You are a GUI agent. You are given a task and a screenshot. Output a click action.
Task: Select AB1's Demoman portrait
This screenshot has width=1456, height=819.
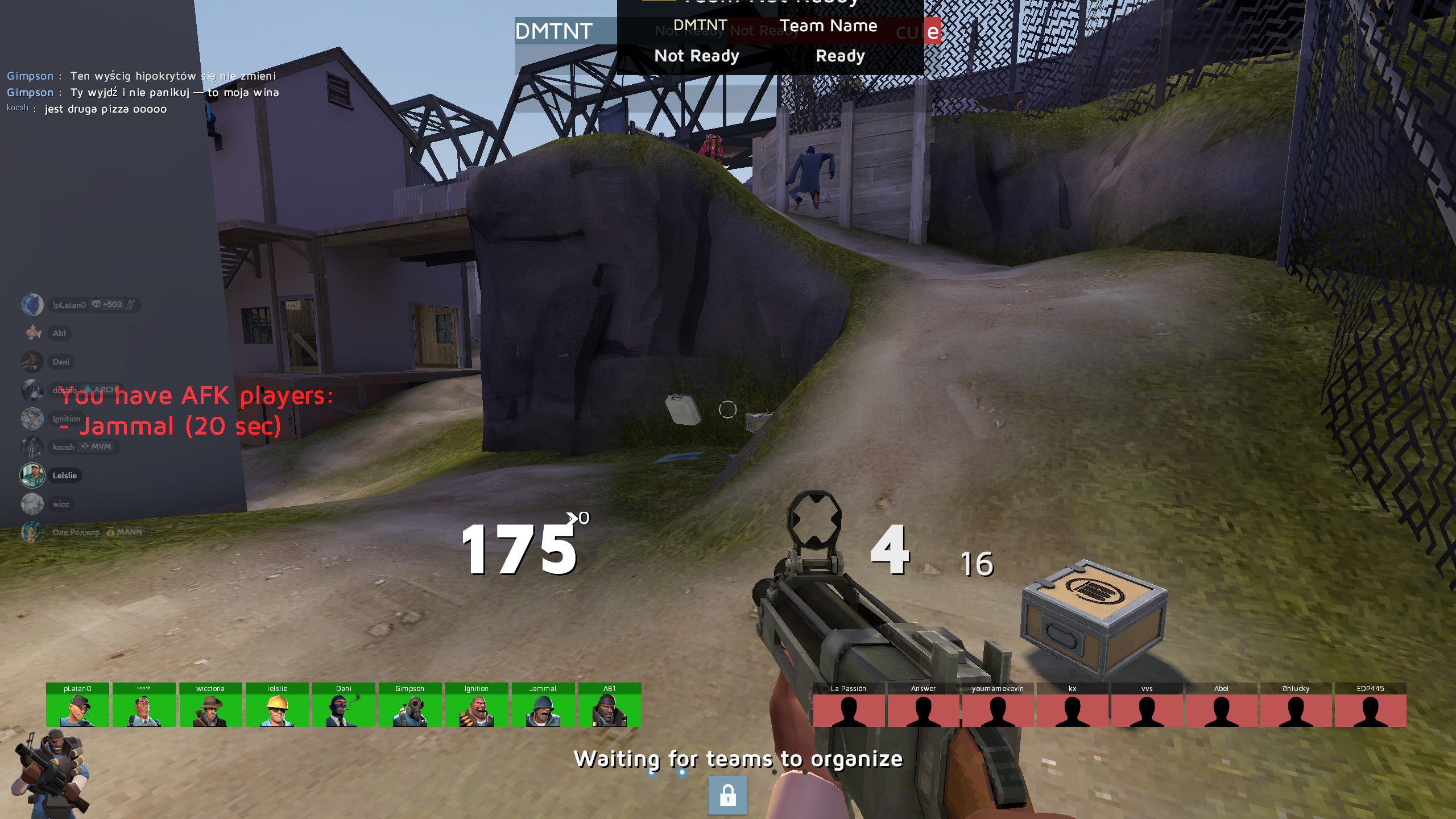click(610, 705)
